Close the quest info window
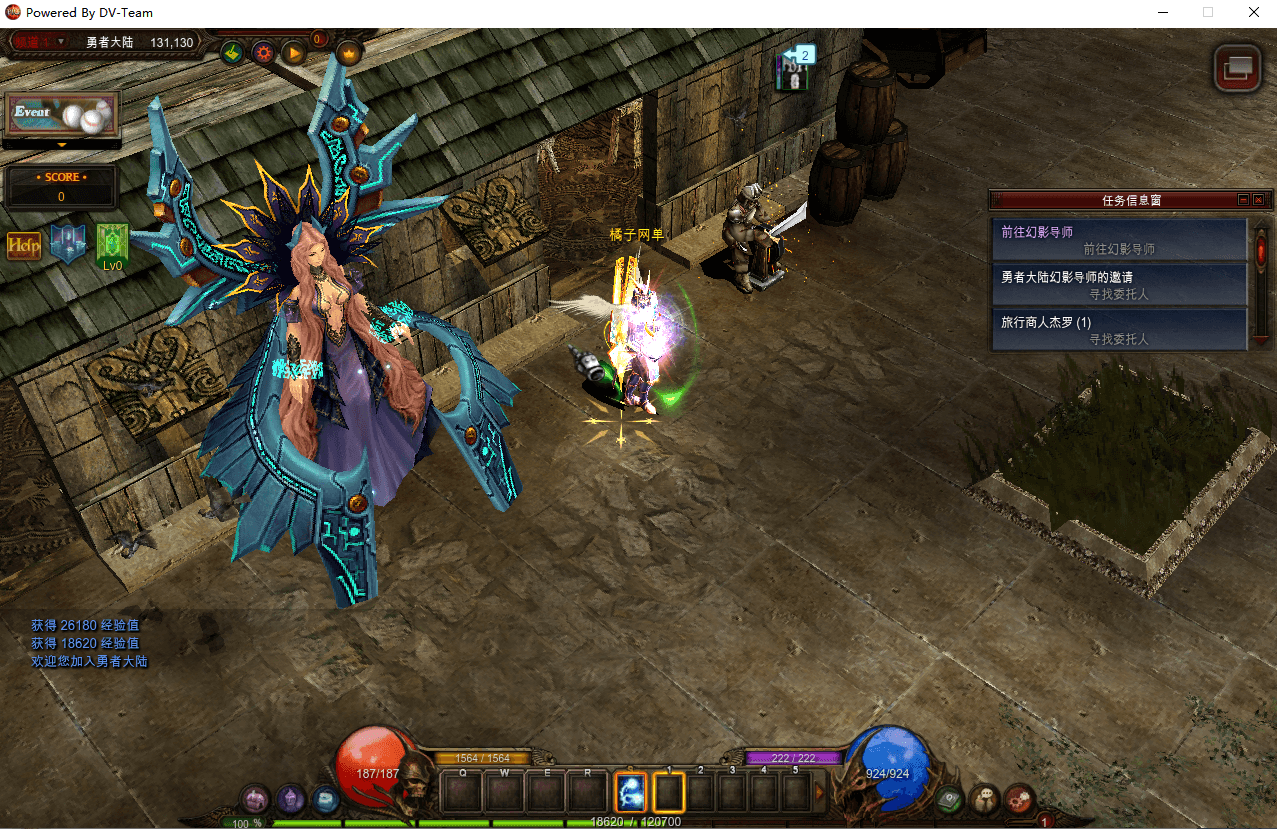The width and height of the screenshot is (1277, 829). click(x=1258, y=200)
